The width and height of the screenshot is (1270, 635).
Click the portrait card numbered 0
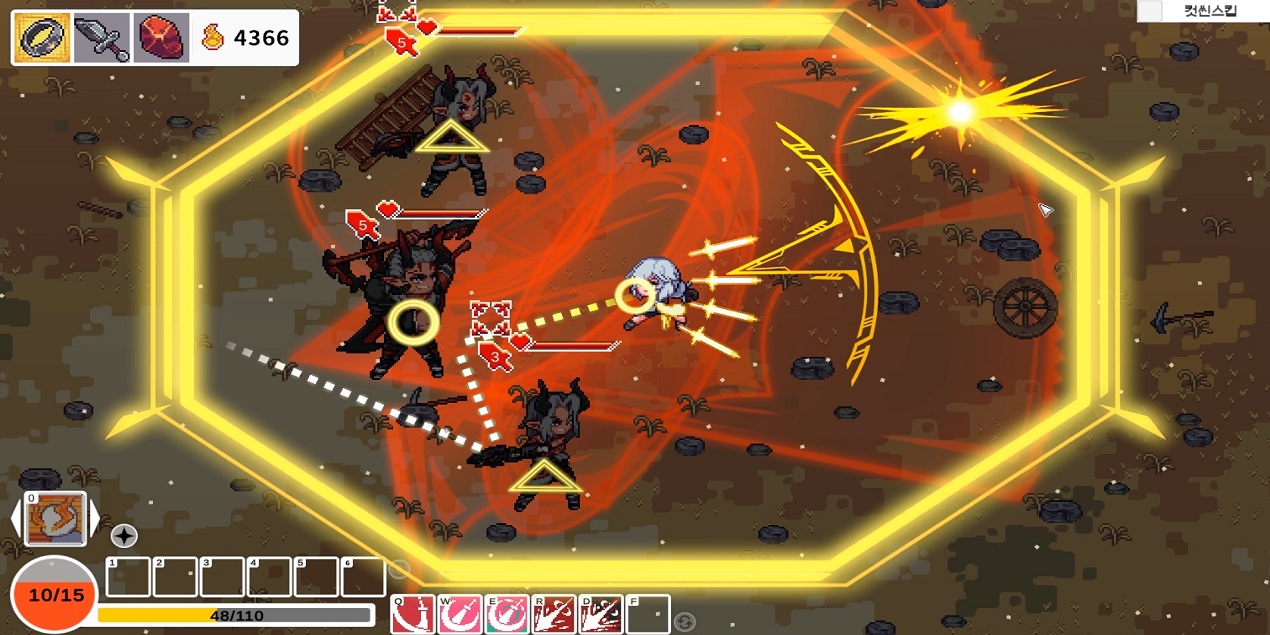[55, 519]
